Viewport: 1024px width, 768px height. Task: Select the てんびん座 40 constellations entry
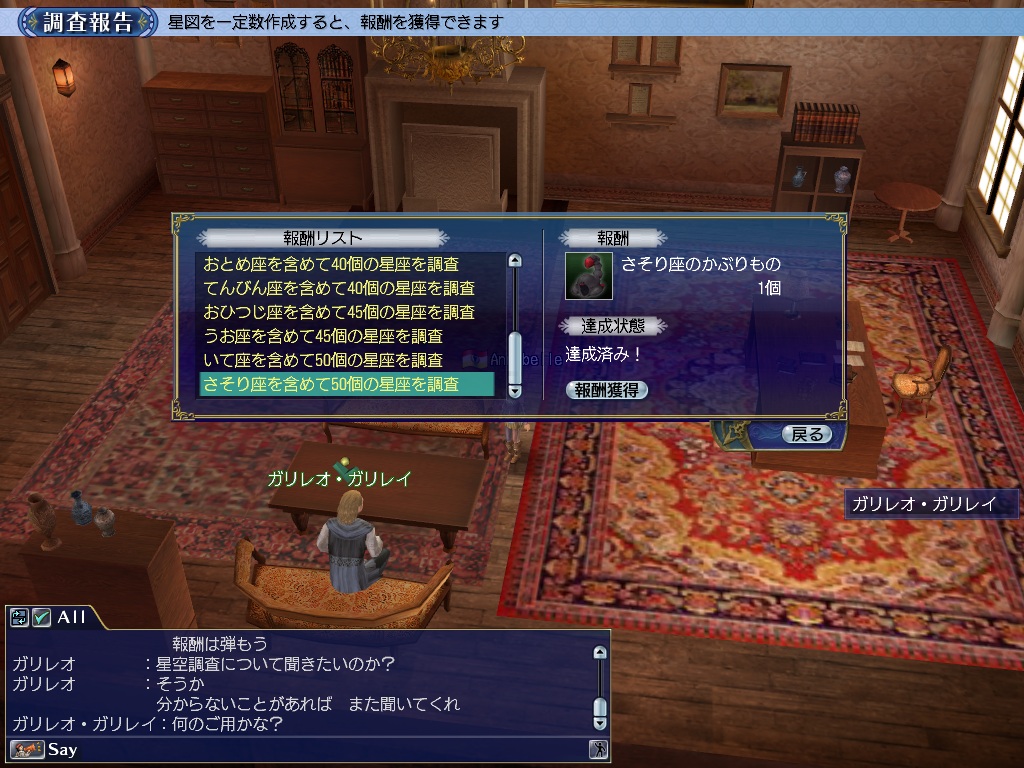point(331,288)
